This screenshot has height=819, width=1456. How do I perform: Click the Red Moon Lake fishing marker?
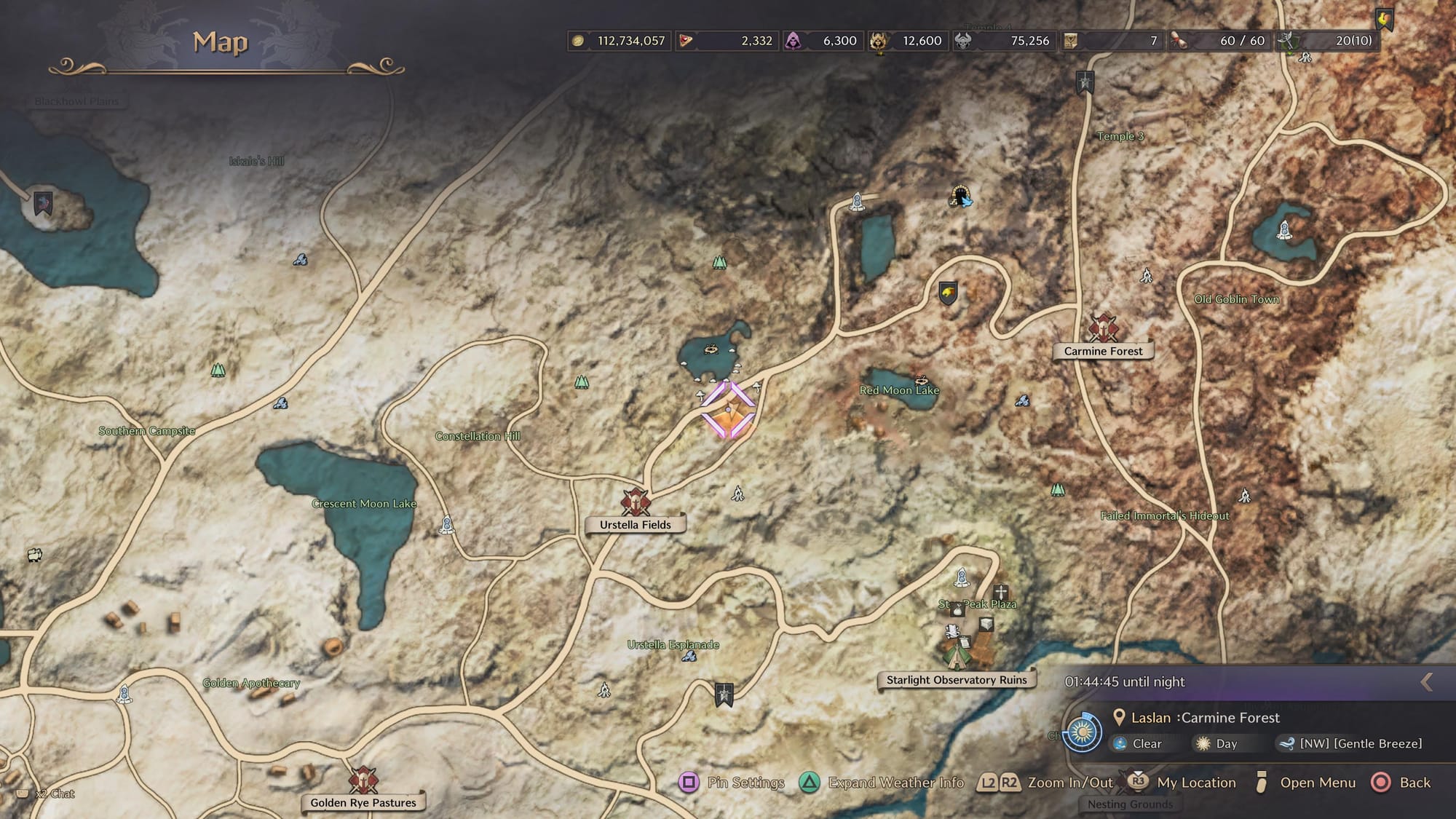click(922, 379)
